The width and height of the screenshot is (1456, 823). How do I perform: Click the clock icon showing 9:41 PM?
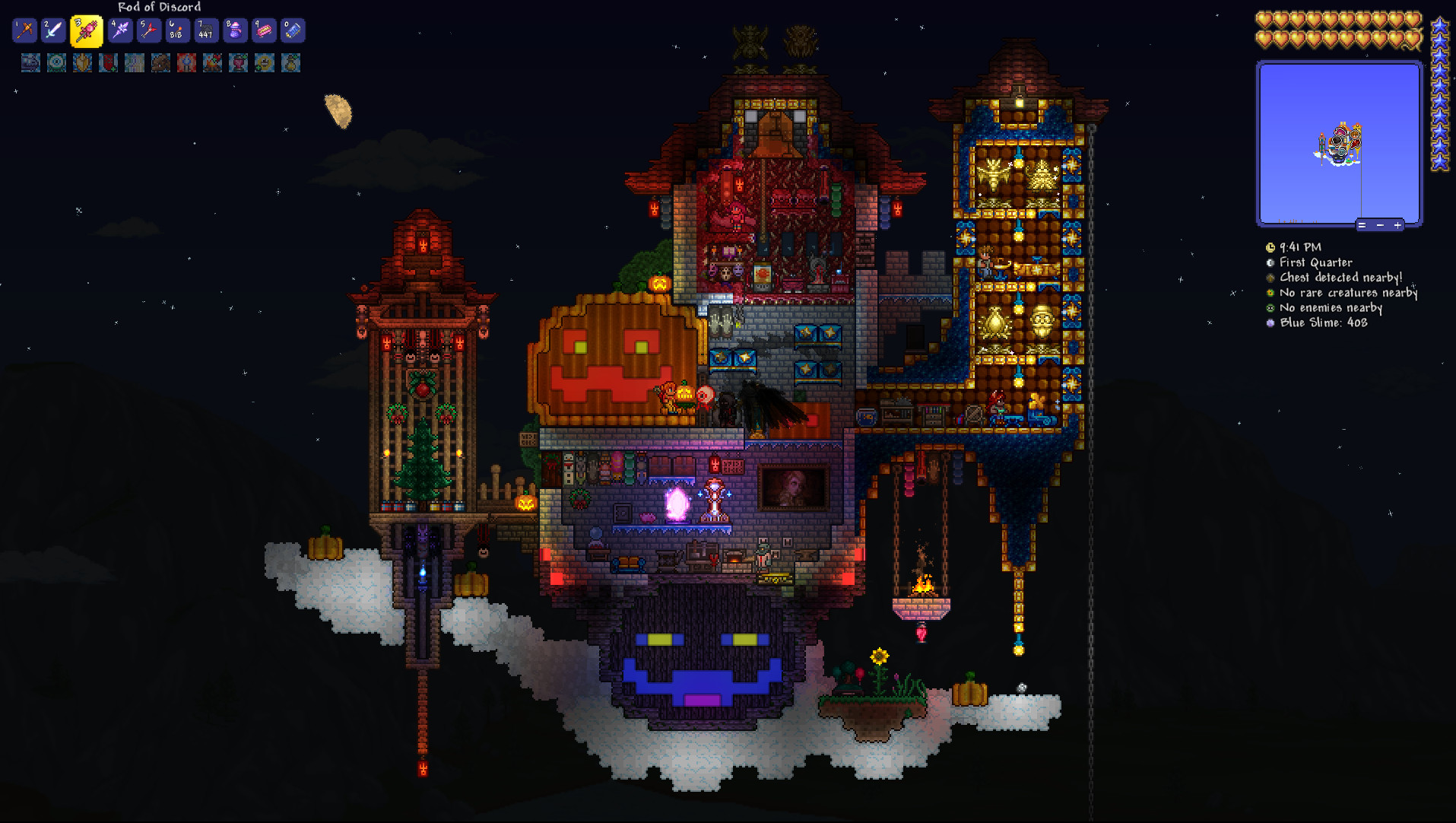1270,247
